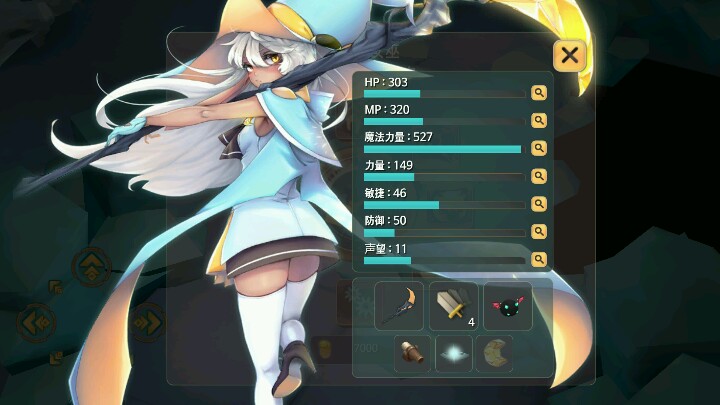Select the glowing blue light slot
The width and height of the screenshot is (720, 405).
[454, 354]
